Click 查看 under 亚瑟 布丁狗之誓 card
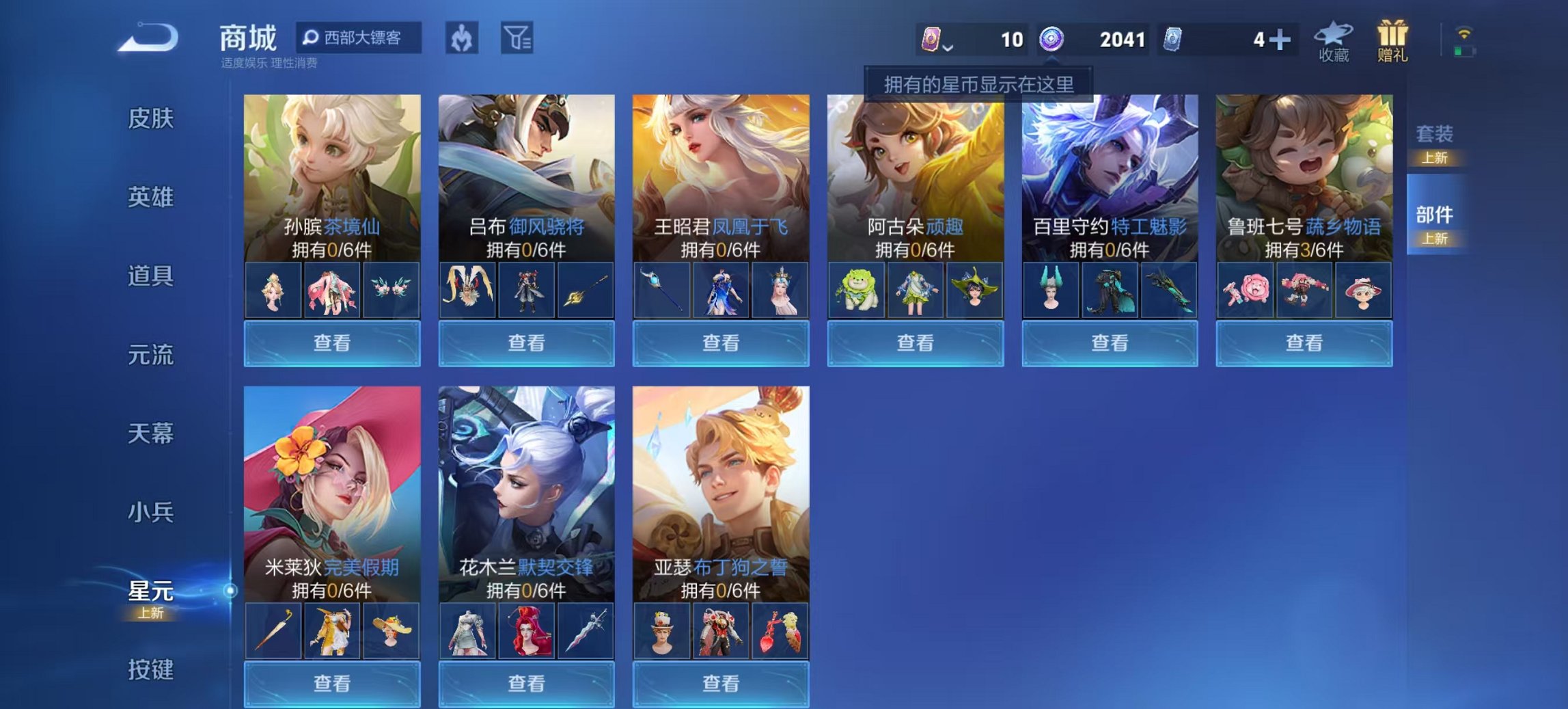 [x=721, y=684]
